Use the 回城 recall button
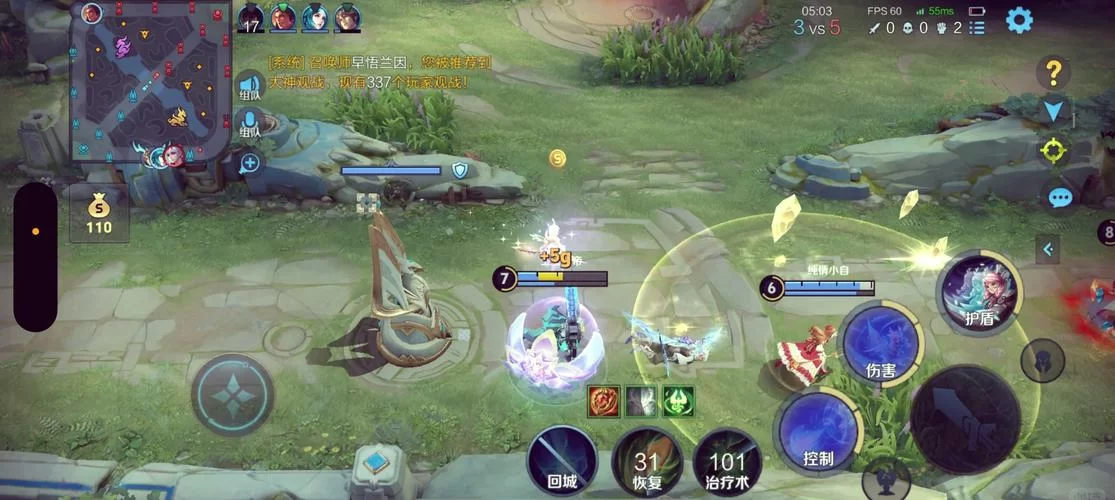Image resolution: width=1115 pixels, height=500 pixels. click(x=562, y=462)
